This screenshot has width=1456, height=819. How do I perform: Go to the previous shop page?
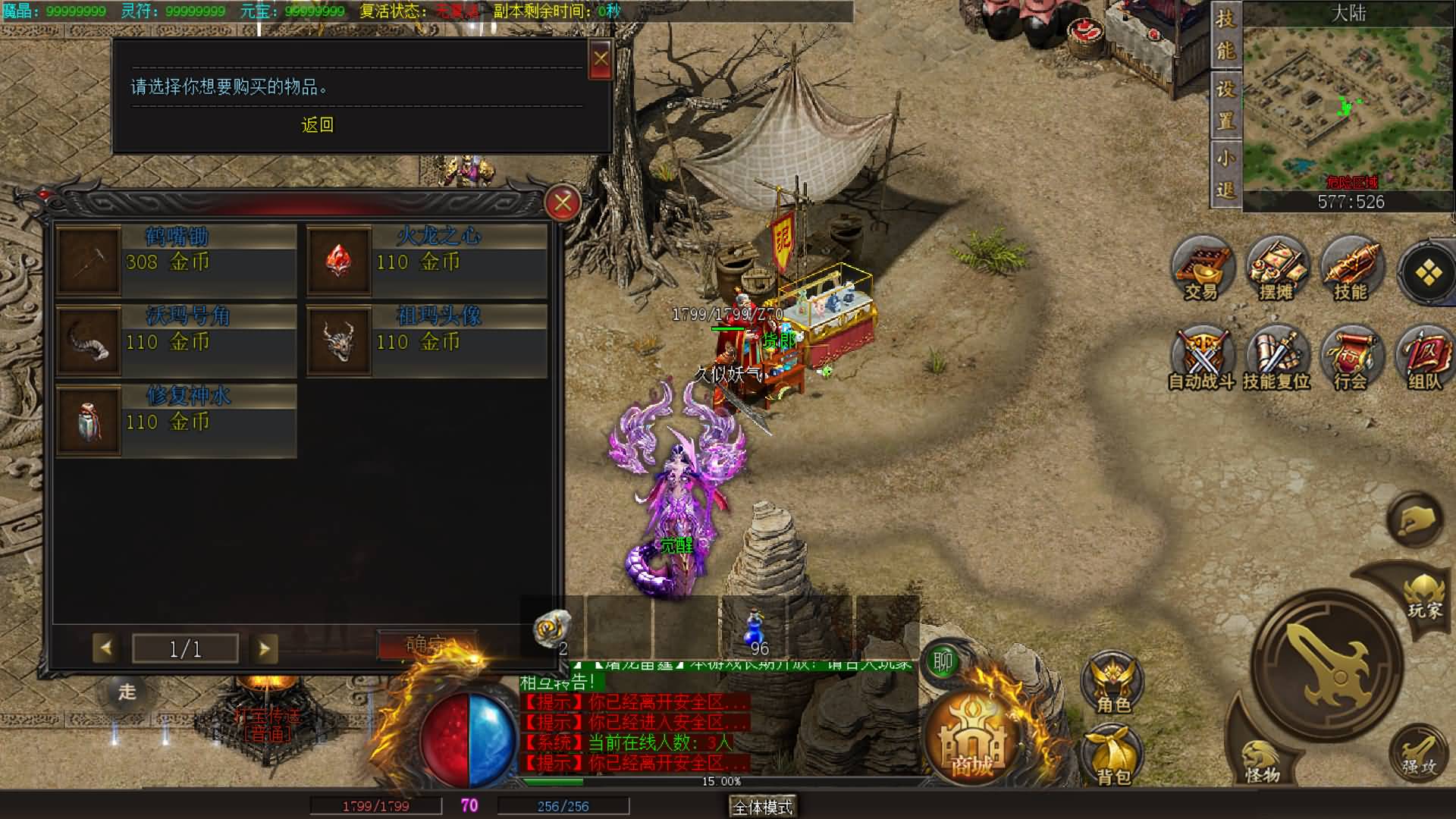(x=106, y=648)
